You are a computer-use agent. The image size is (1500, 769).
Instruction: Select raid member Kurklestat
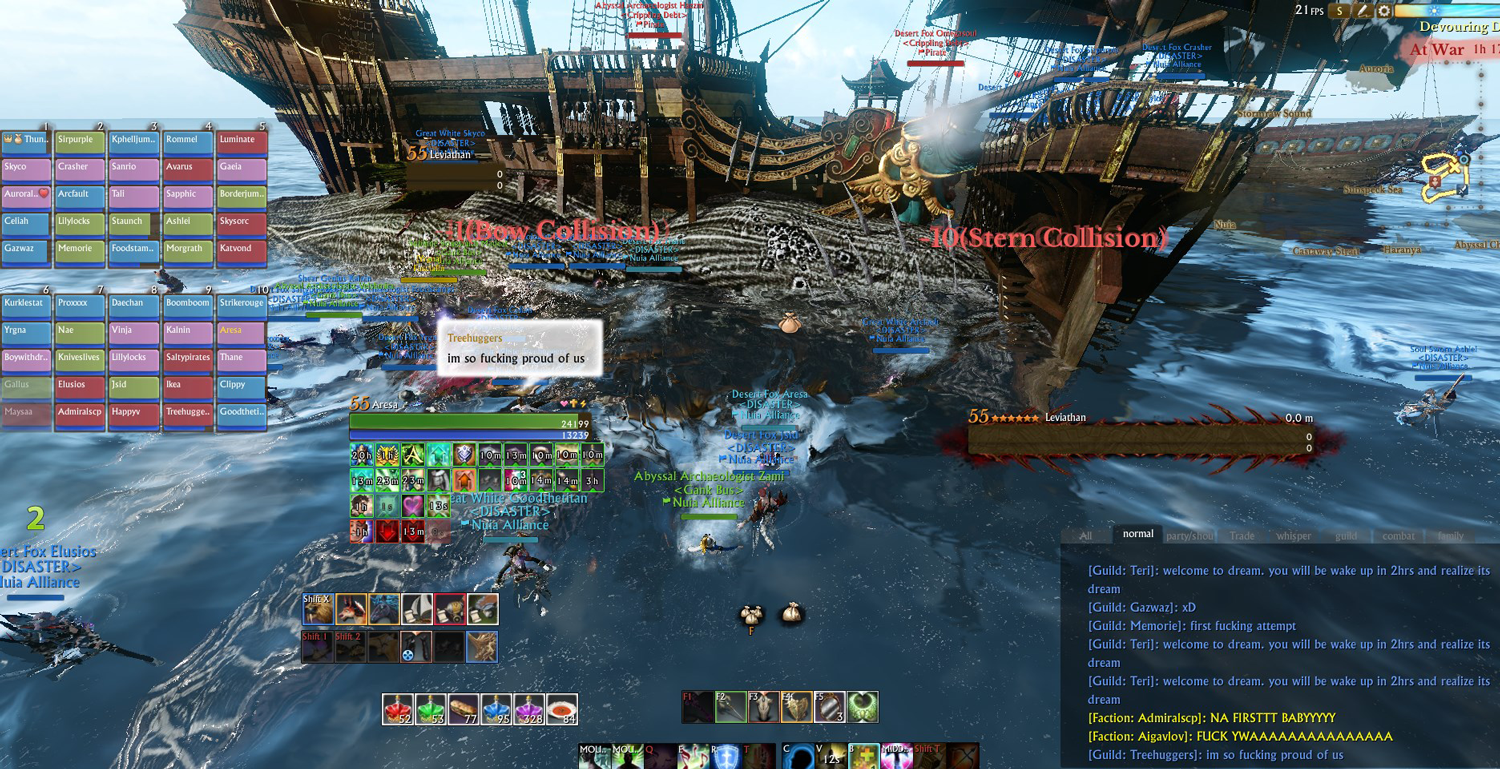26,303
